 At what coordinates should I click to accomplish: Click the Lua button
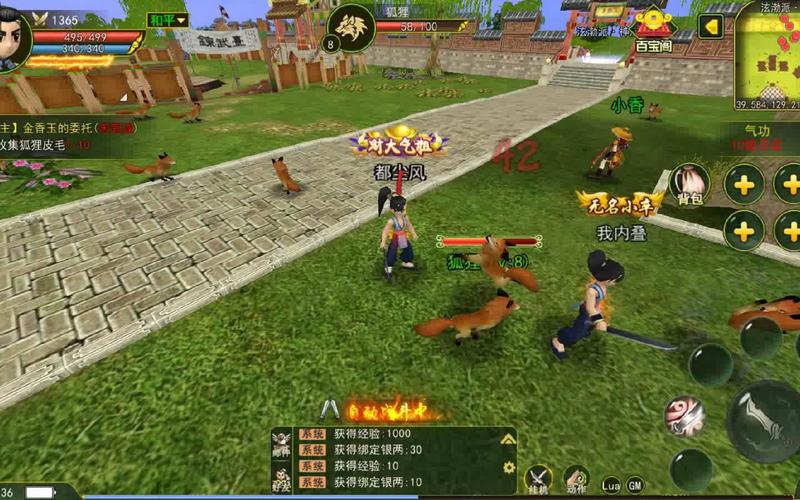click(610, 485)
